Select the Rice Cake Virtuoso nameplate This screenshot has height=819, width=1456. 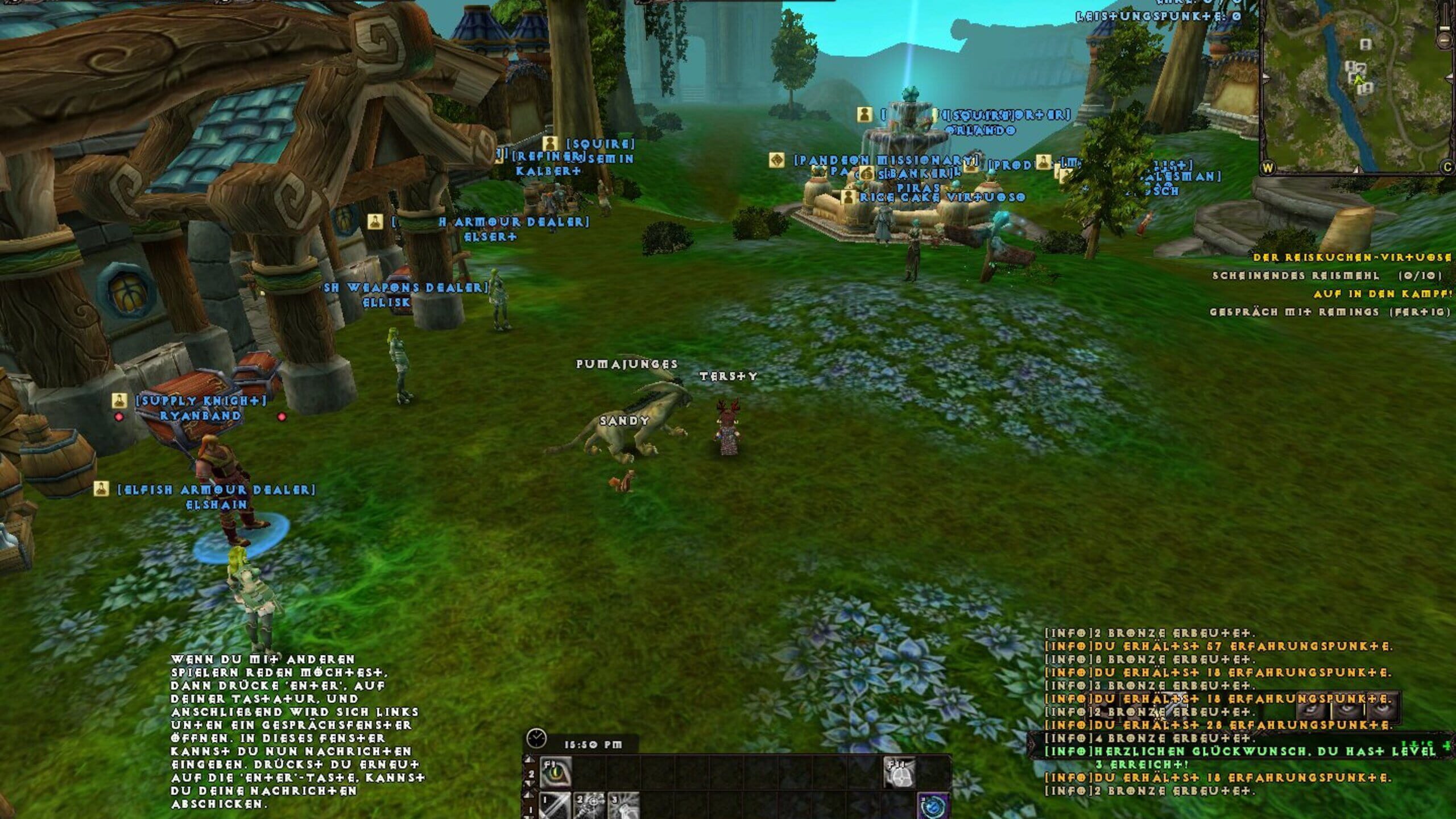click(942, 197)
